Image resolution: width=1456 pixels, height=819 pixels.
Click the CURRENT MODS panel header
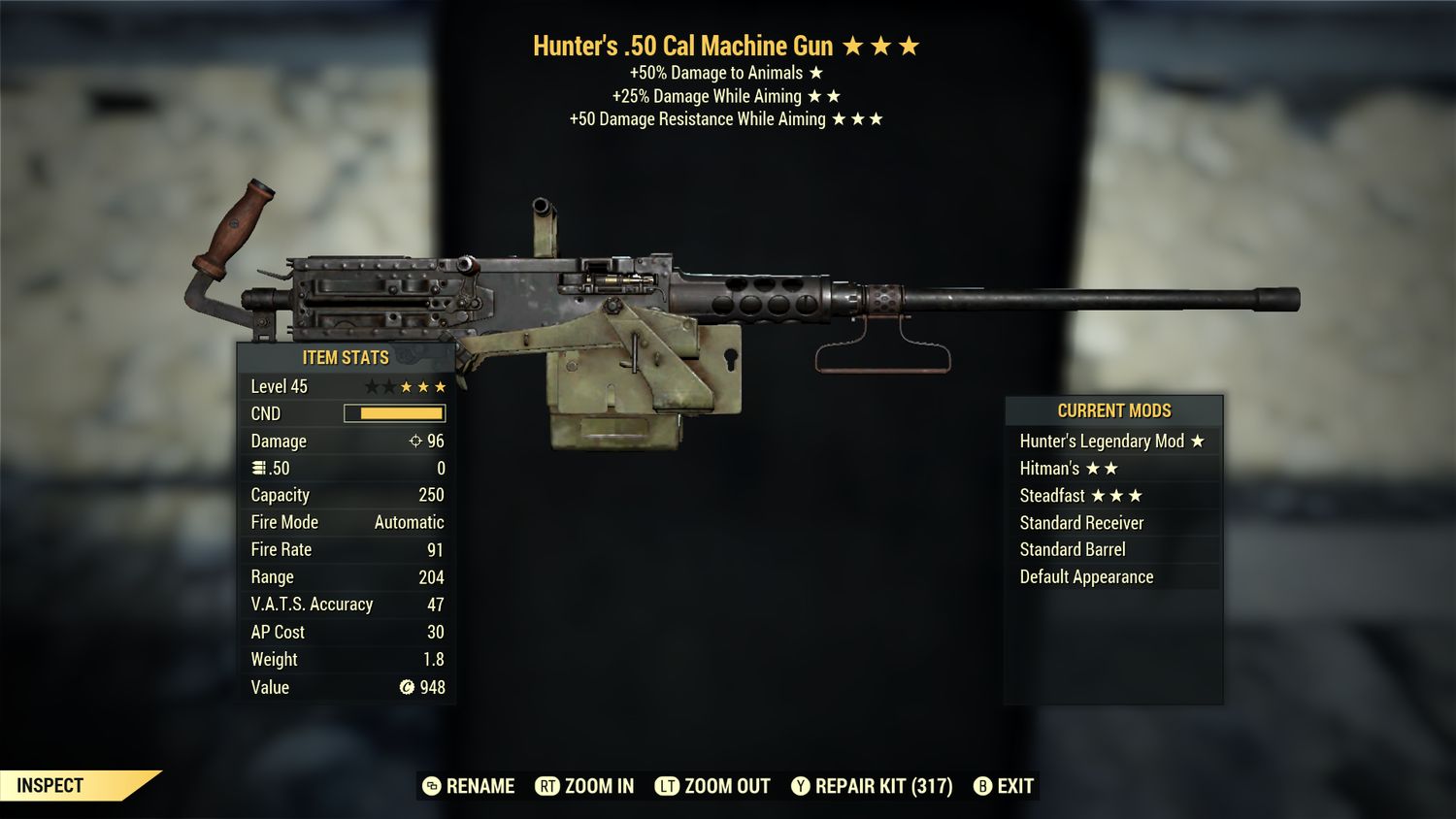[1113, 410]
